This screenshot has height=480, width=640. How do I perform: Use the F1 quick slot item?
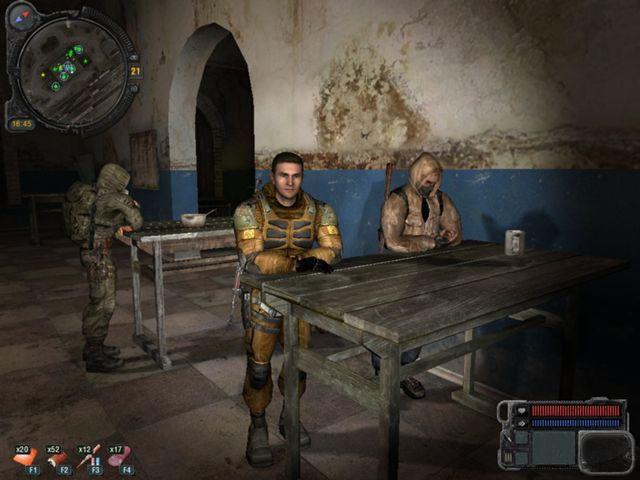(x=25, y=458)
